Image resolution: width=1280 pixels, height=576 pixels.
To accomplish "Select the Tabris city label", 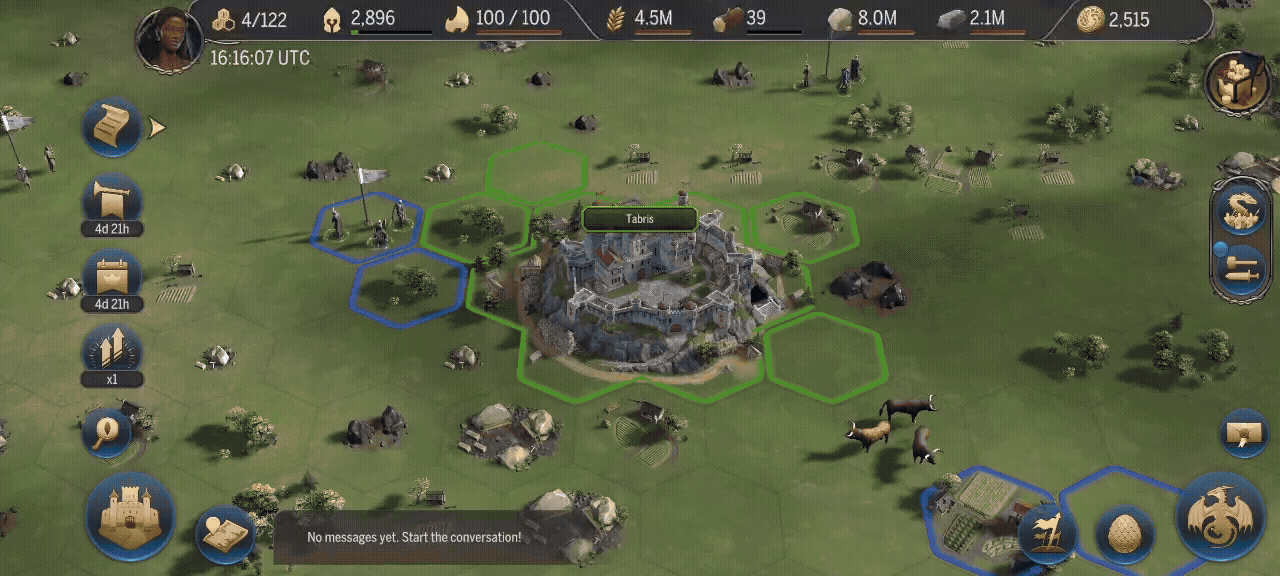I will click(x=639, y=219).
